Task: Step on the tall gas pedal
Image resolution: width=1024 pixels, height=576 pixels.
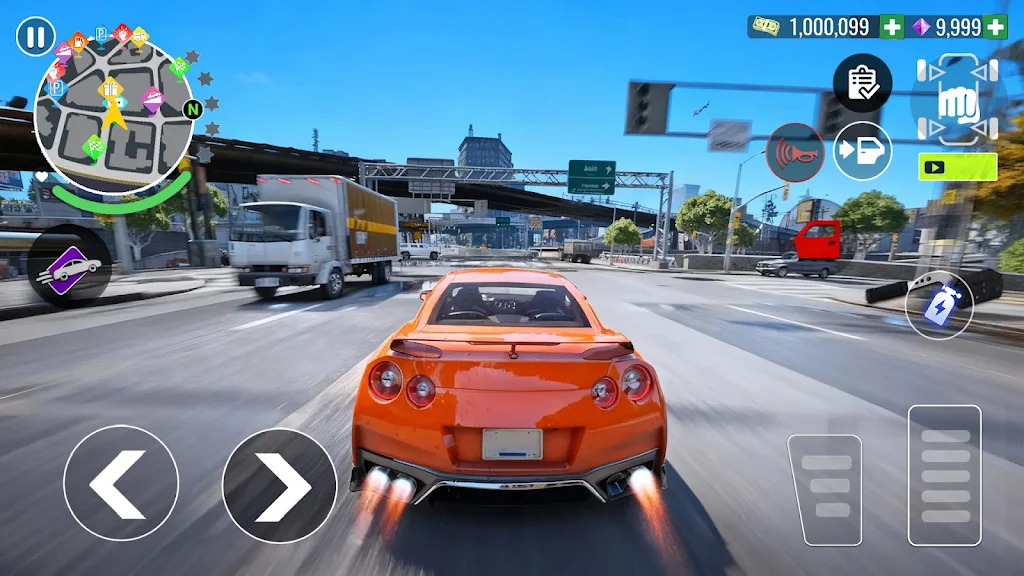Action: 944,475
